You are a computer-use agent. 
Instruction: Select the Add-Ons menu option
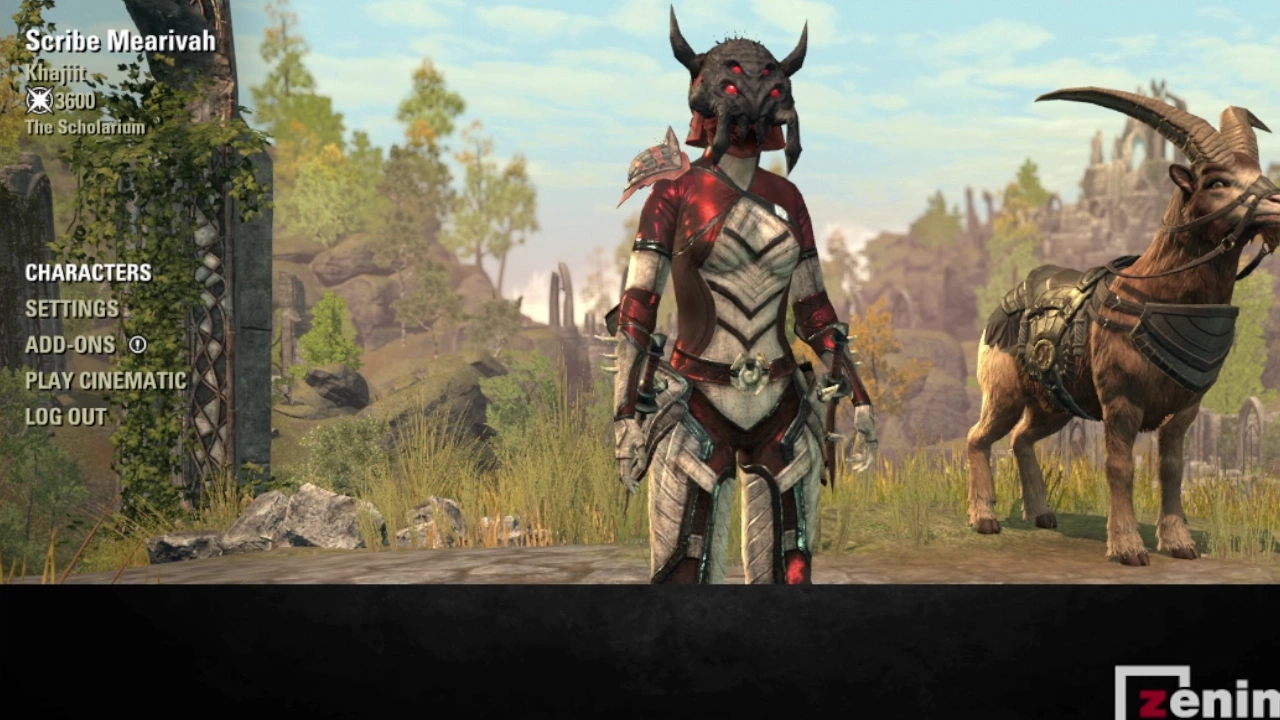(x=70, y=345)
